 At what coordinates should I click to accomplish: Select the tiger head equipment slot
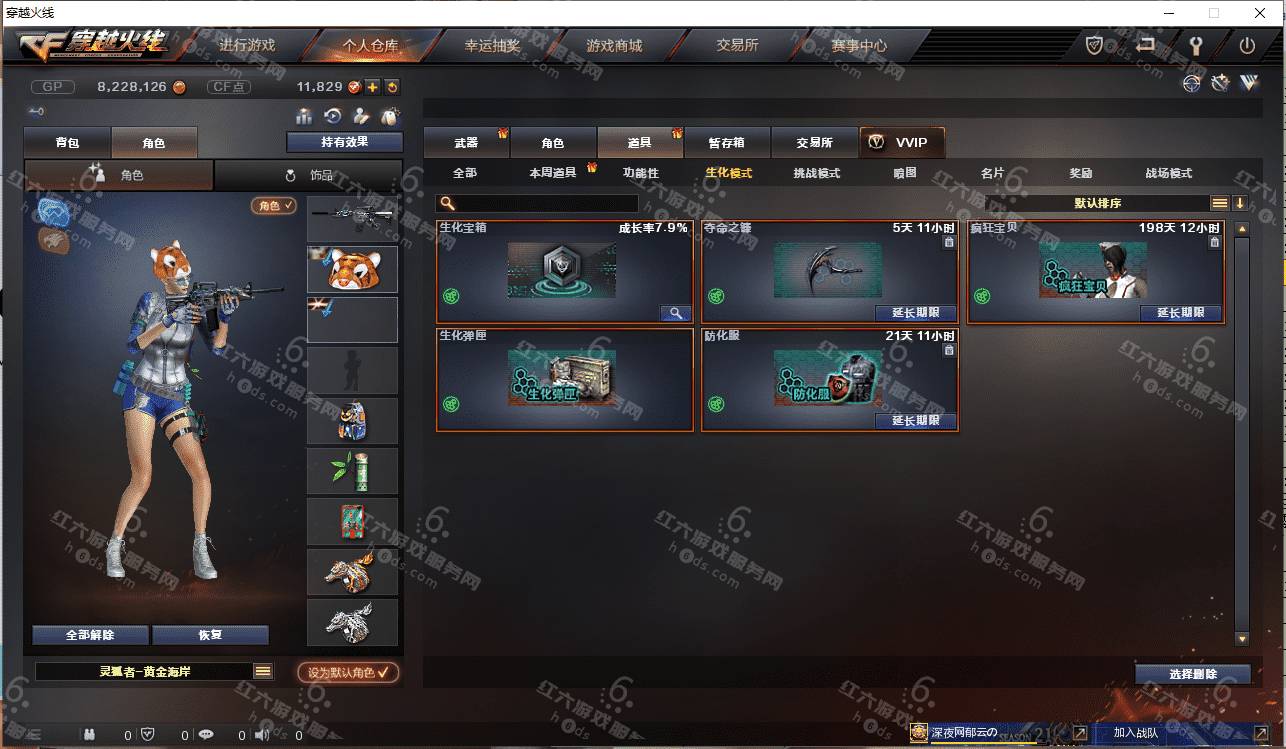352,269
